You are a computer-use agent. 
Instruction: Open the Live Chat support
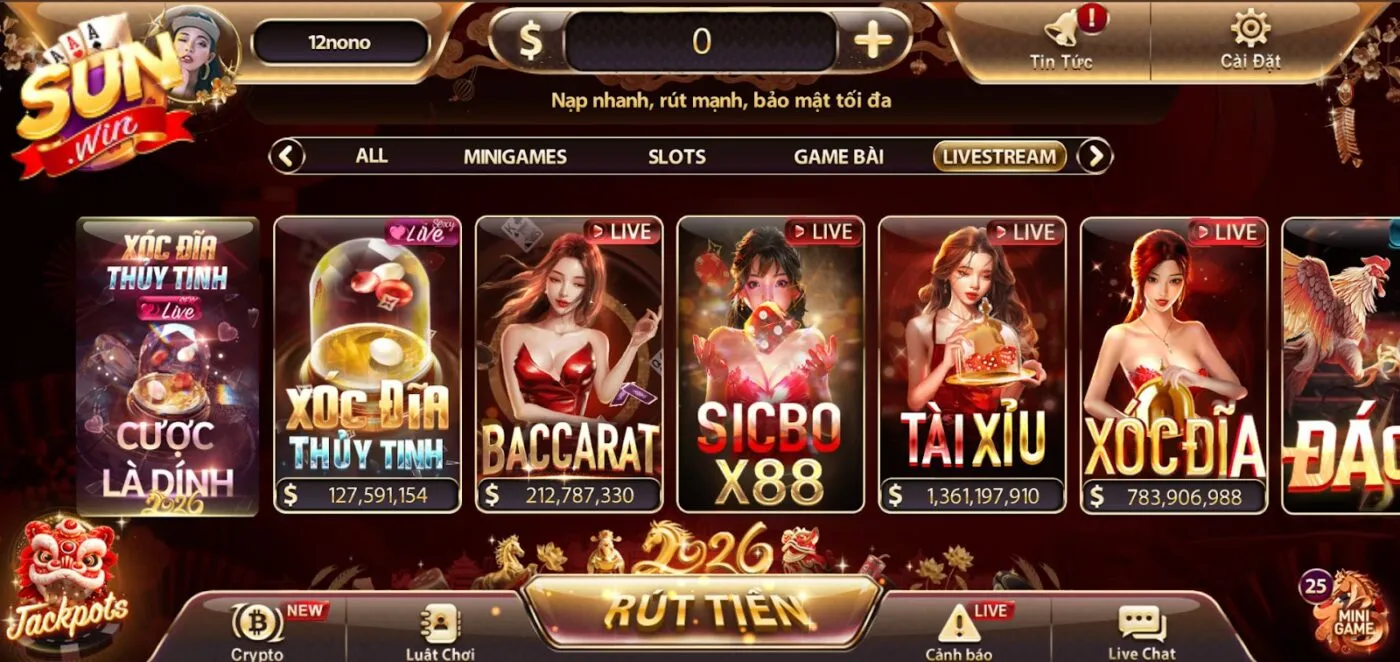tap(1141, 630)
